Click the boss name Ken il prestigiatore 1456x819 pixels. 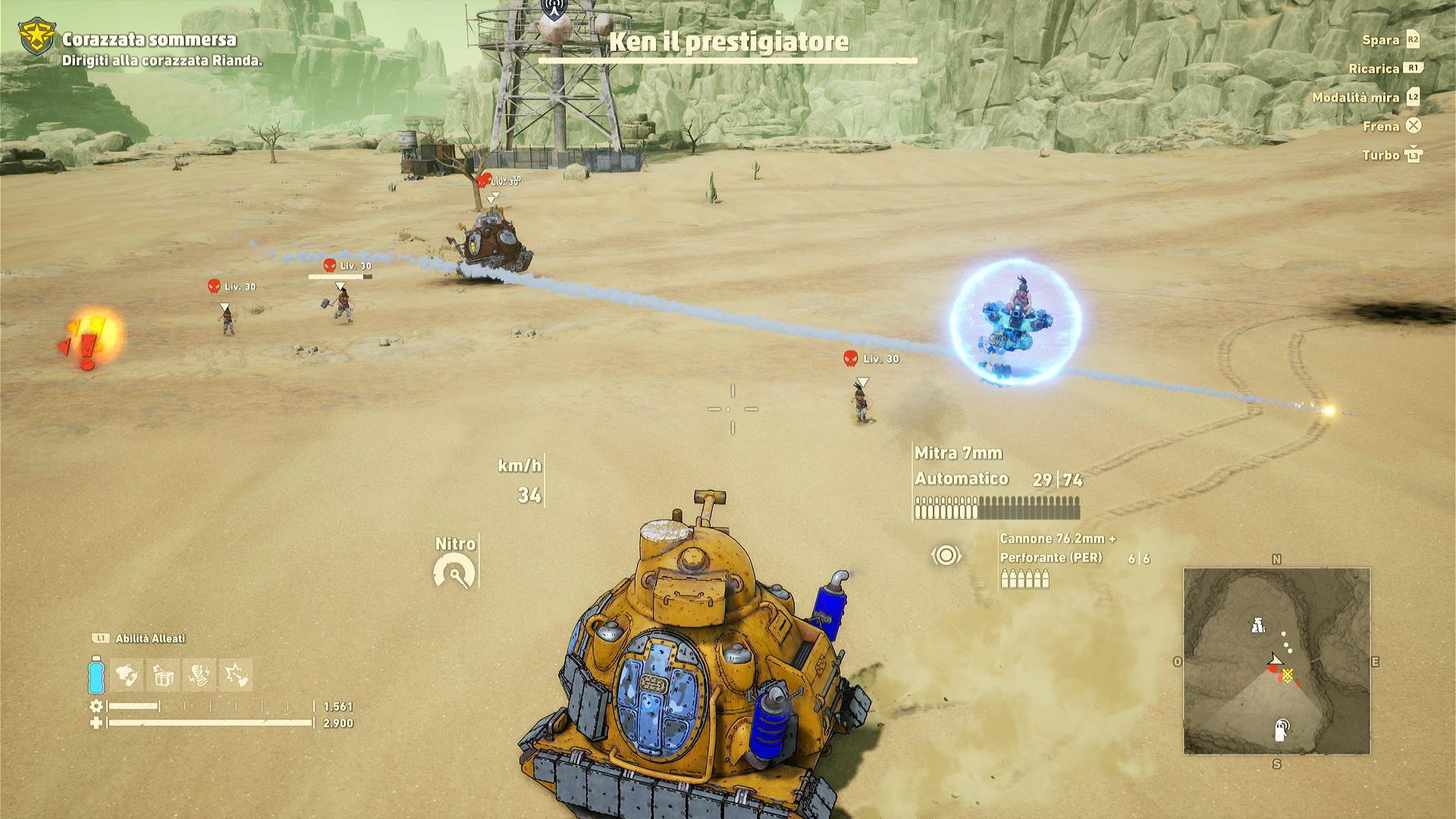tap(728, 42)
